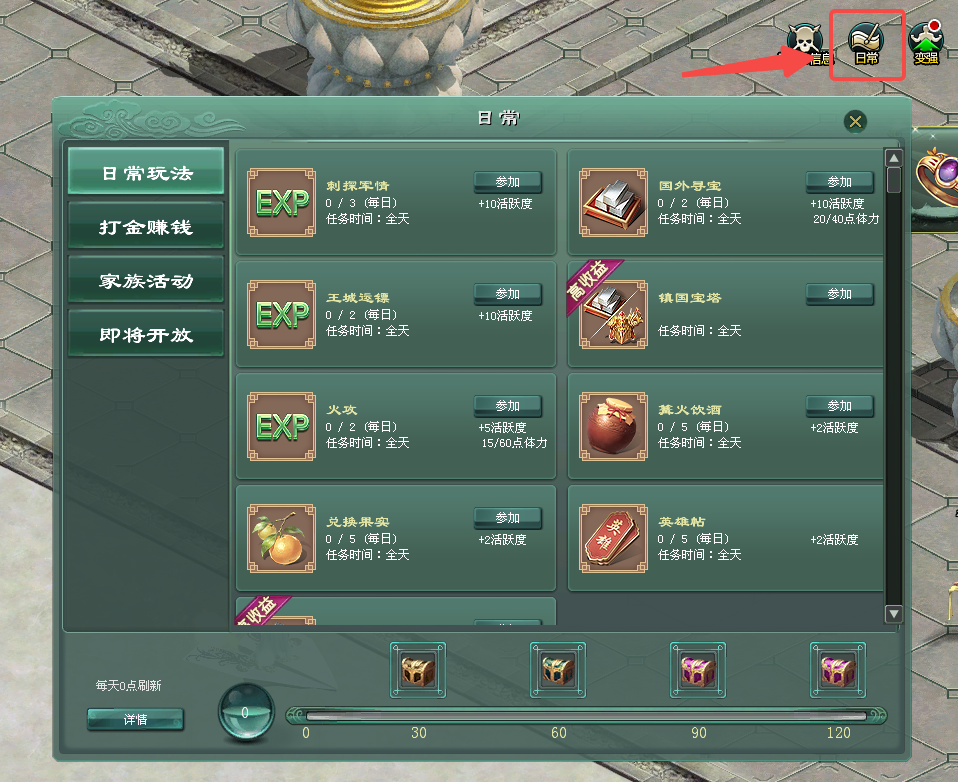
Task: Join the 篝火饮酒 activity
Action: 839,406
